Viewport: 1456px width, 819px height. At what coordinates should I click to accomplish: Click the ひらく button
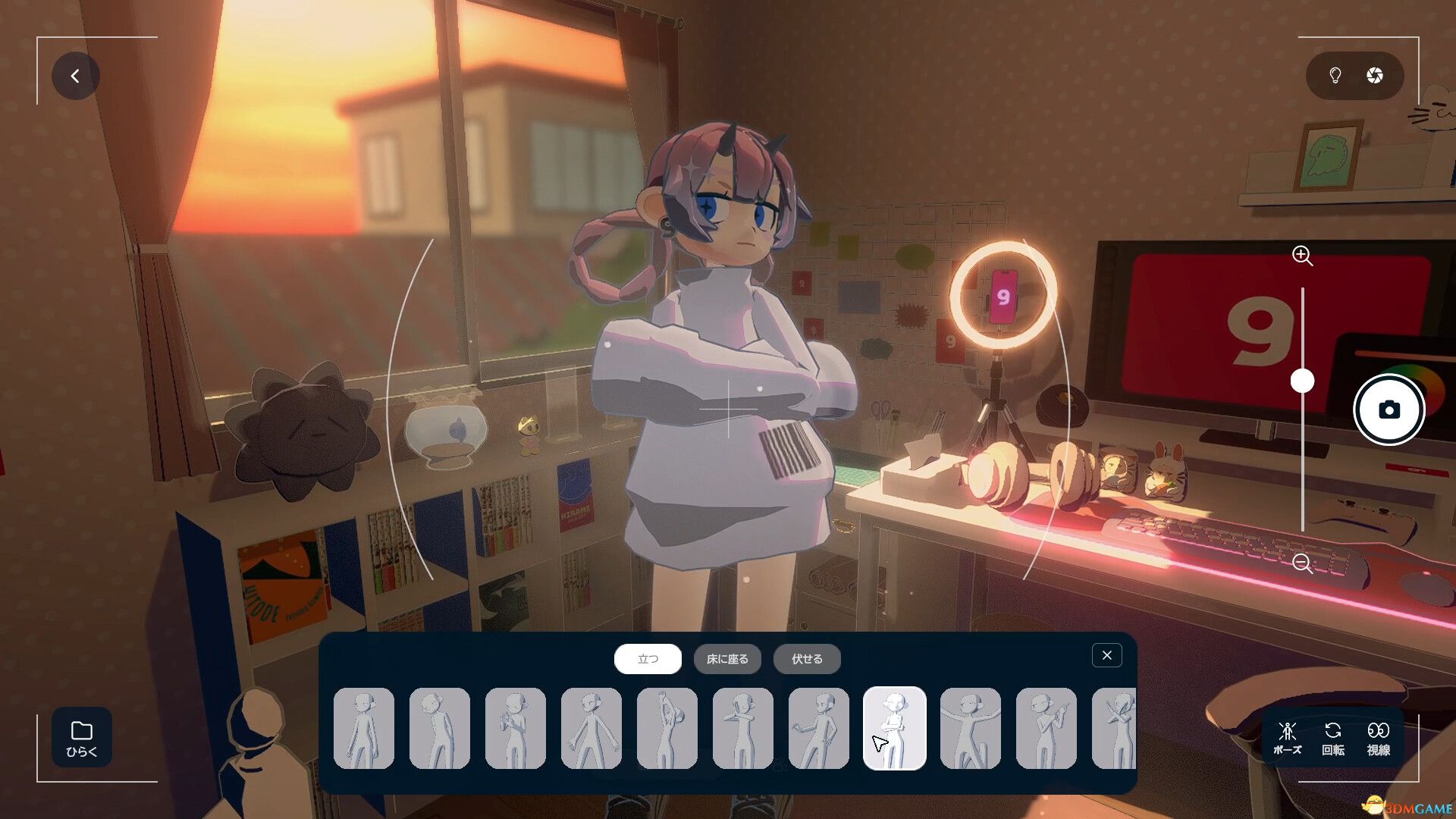pyautogui.click(x=80, y=739)
